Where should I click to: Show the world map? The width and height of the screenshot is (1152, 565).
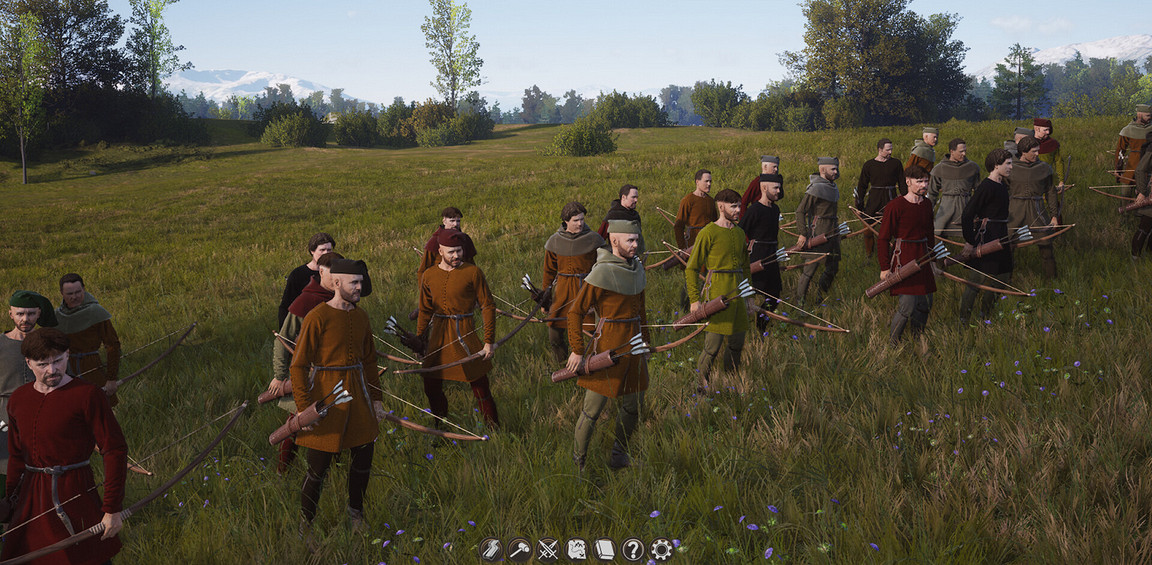click(x=577, y=549)
